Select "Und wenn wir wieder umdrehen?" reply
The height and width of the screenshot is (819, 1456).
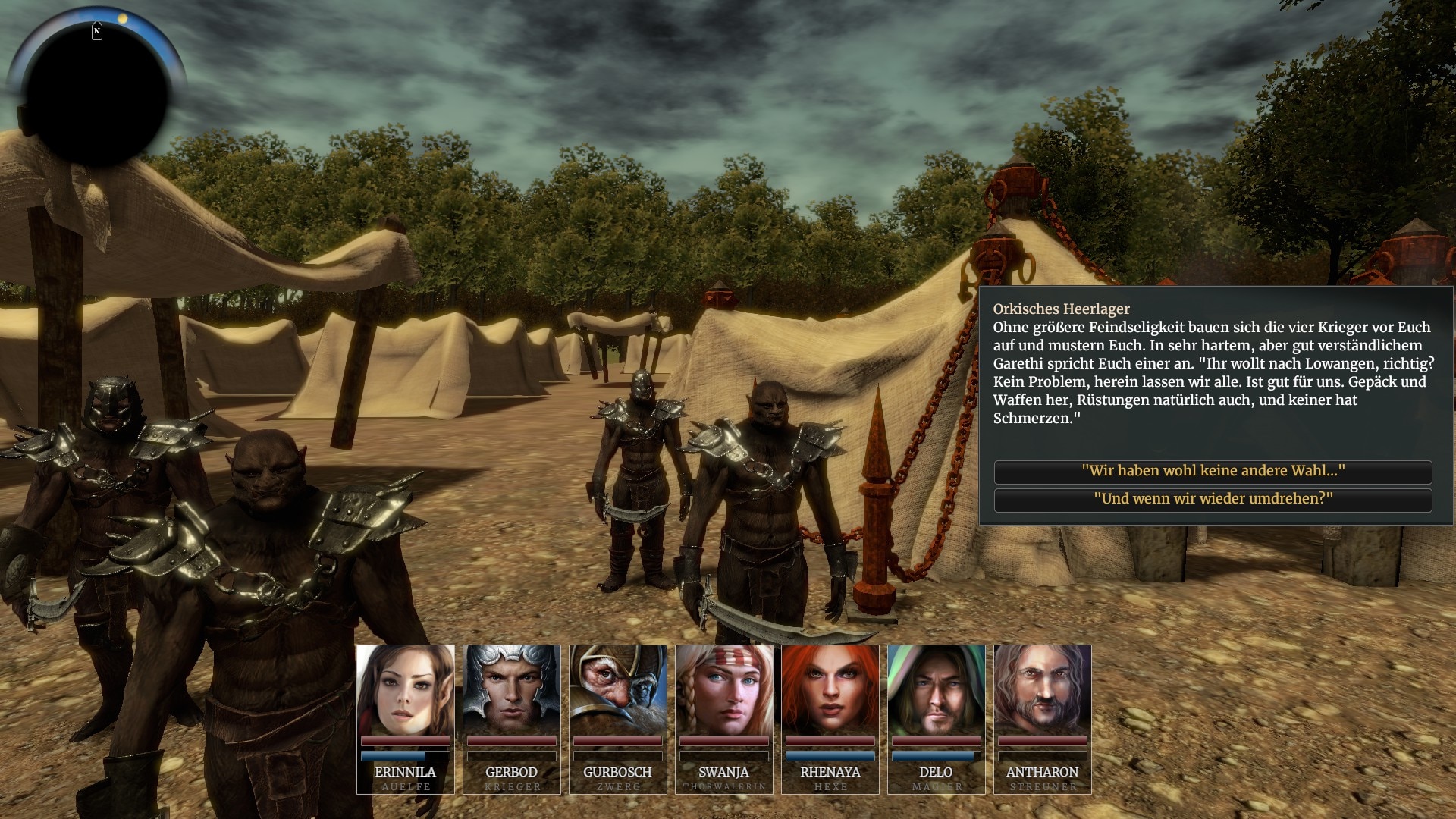tap(1213, 499)
